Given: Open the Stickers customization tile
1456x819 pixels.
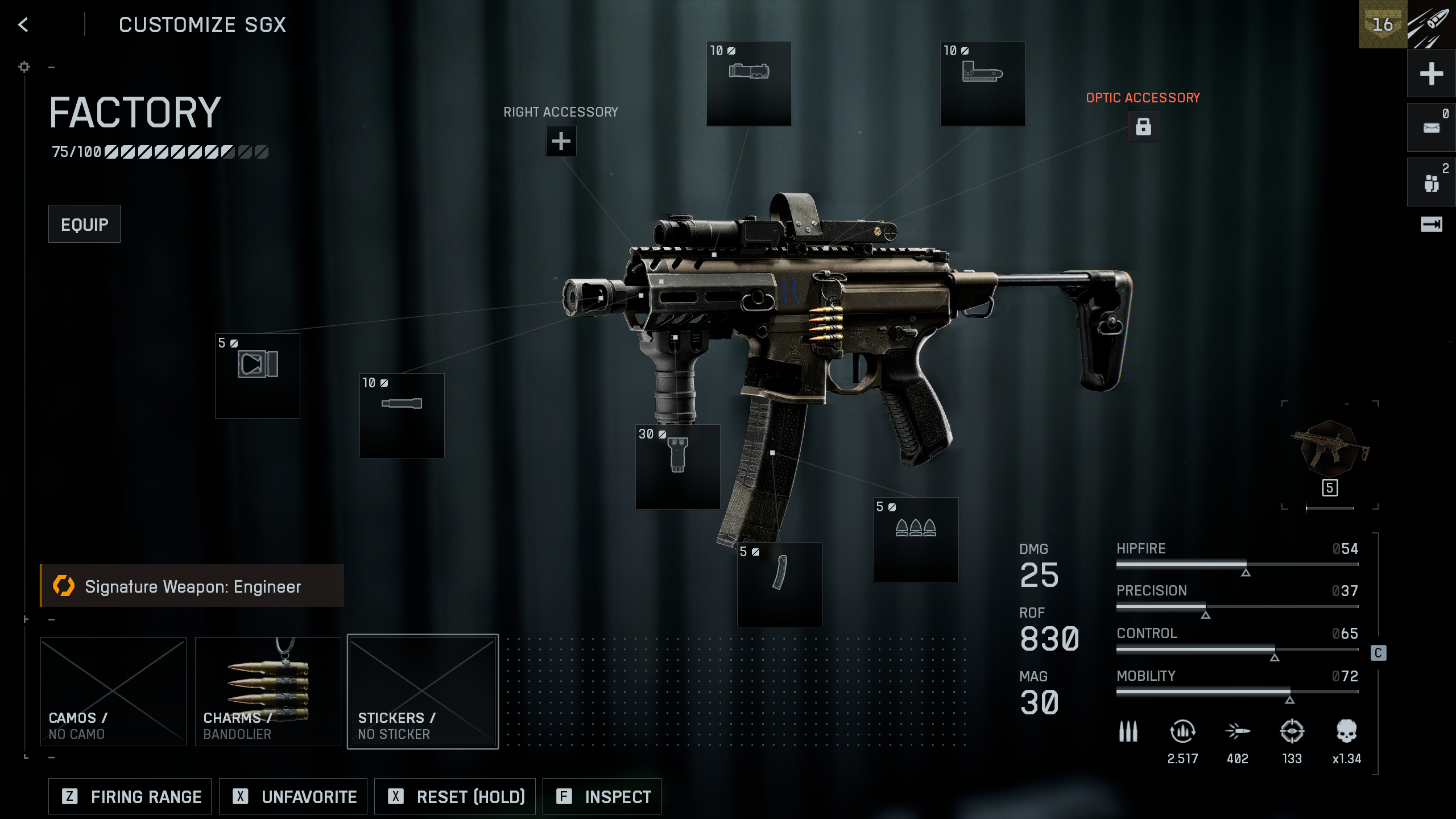Looking at the screenshot, I should click(423, 691).
